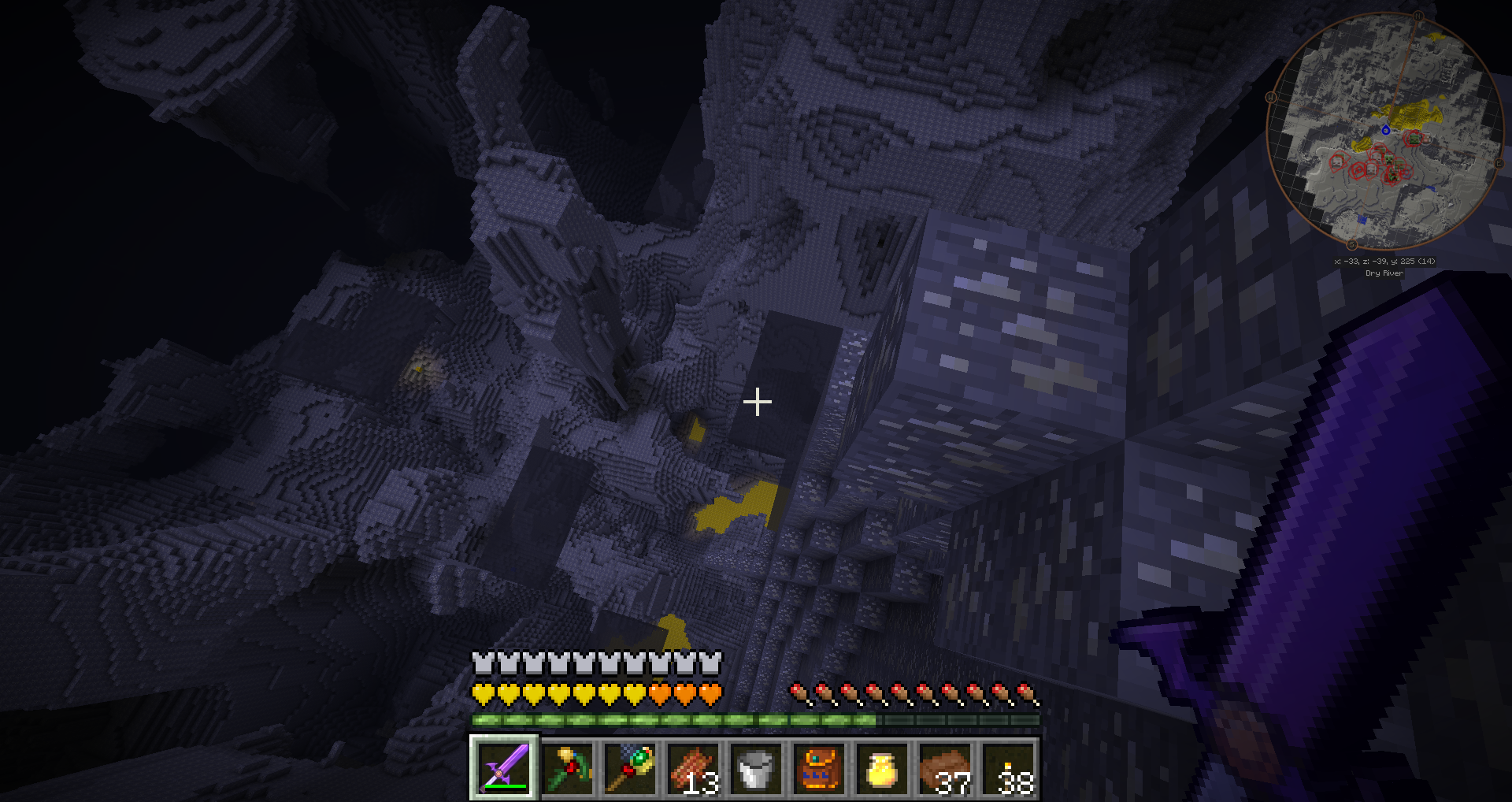Select the stack of 37 brown items
1512x802 pixels.
coord(945,768)
